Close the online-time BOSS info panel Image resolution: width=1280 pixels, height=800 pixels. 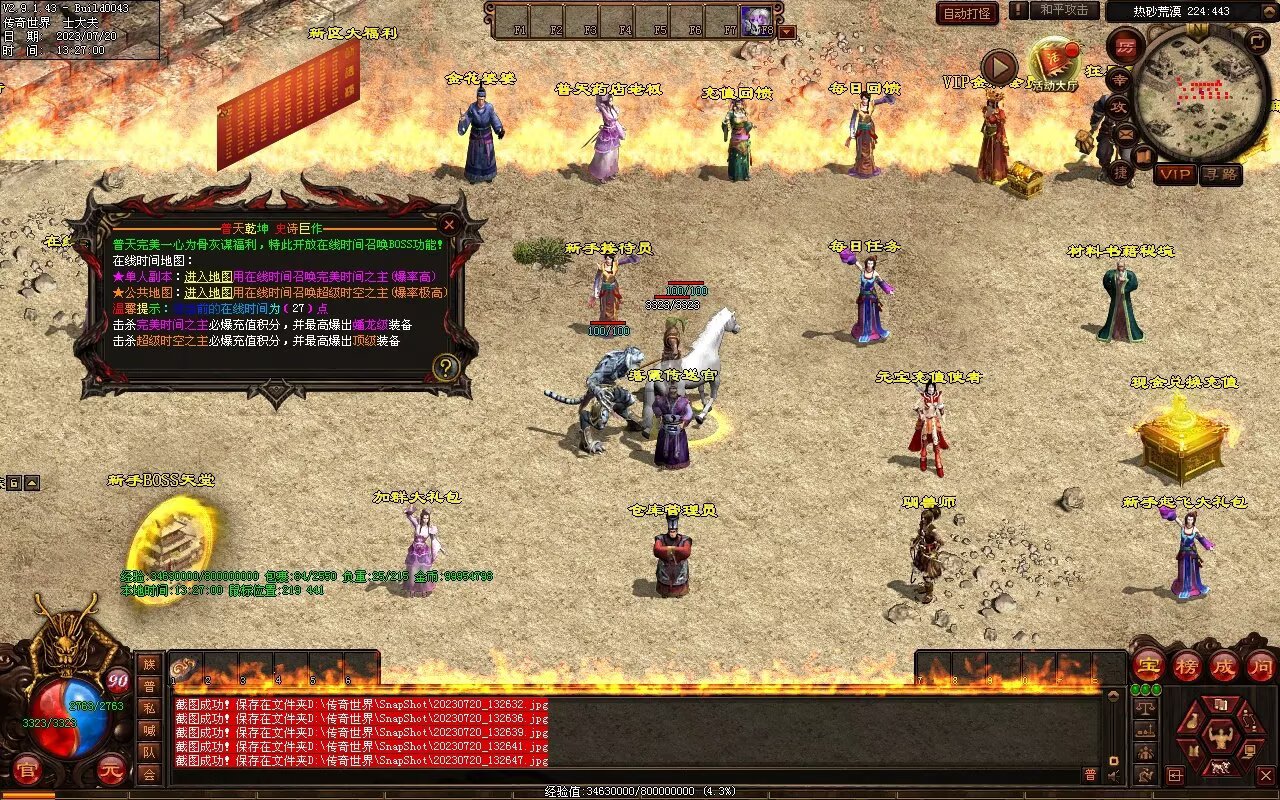(x=449, y=225)
